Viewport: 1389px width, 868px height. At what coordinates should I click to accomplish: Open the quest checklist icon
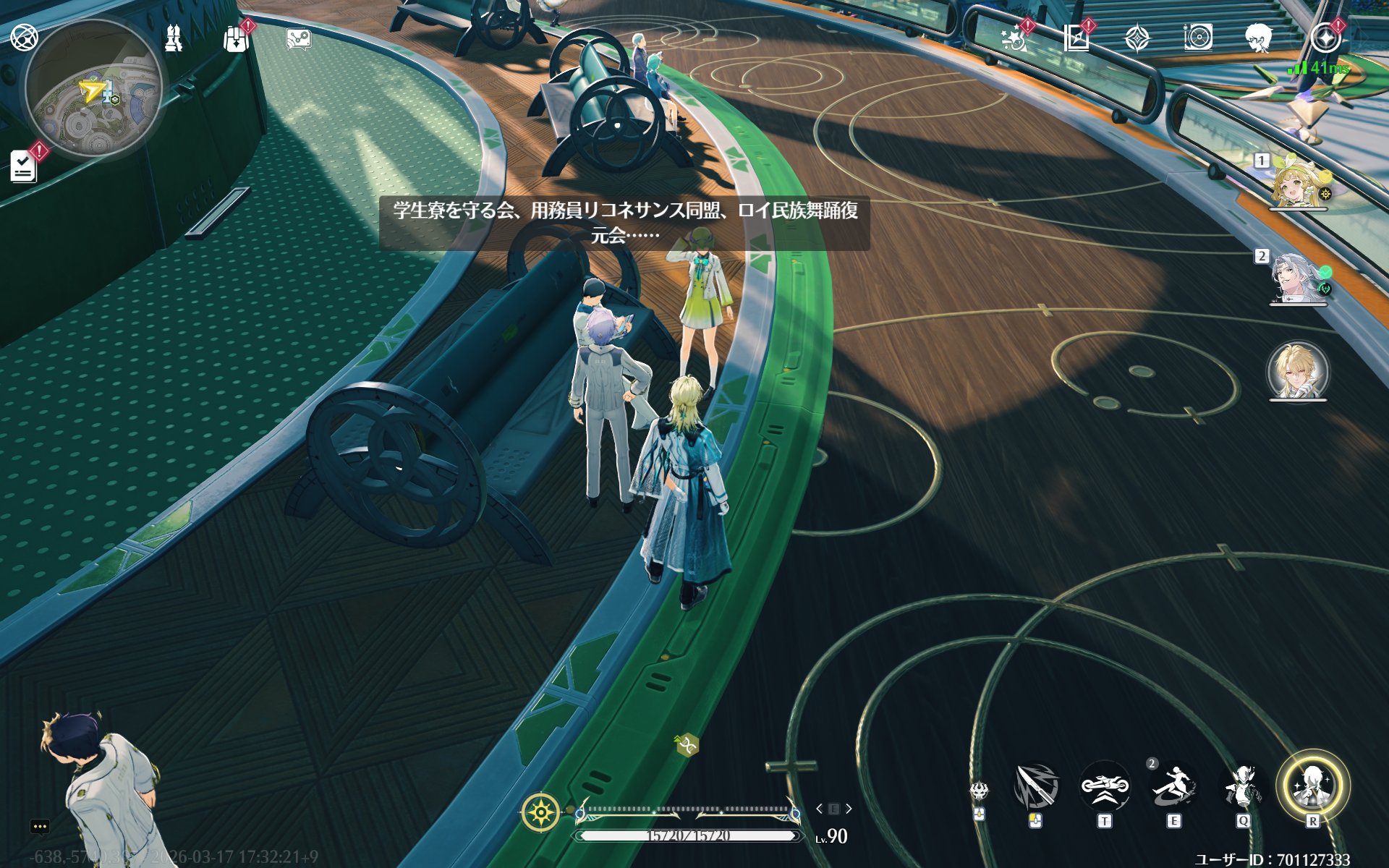pyautogui.click(x=24, y=167)
